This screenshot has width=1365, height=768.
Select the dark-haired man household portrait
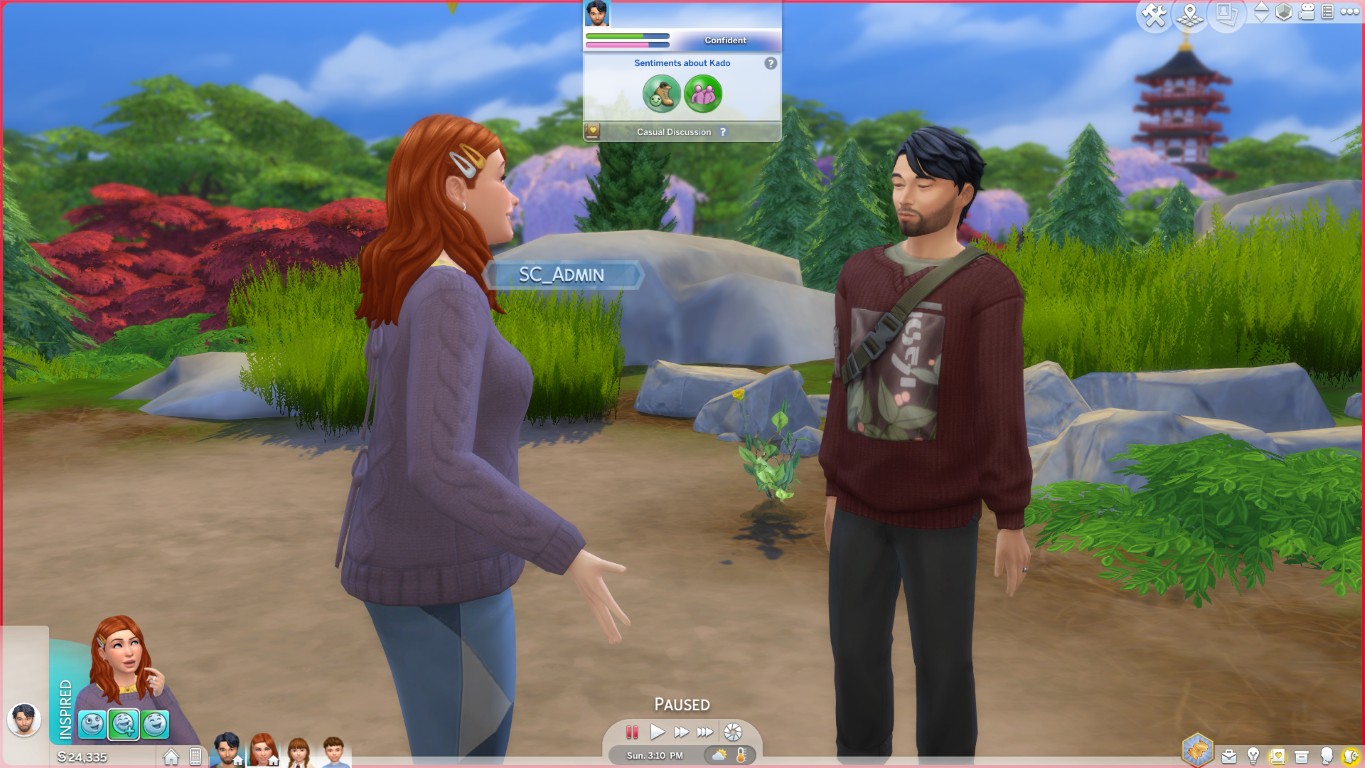228,749
